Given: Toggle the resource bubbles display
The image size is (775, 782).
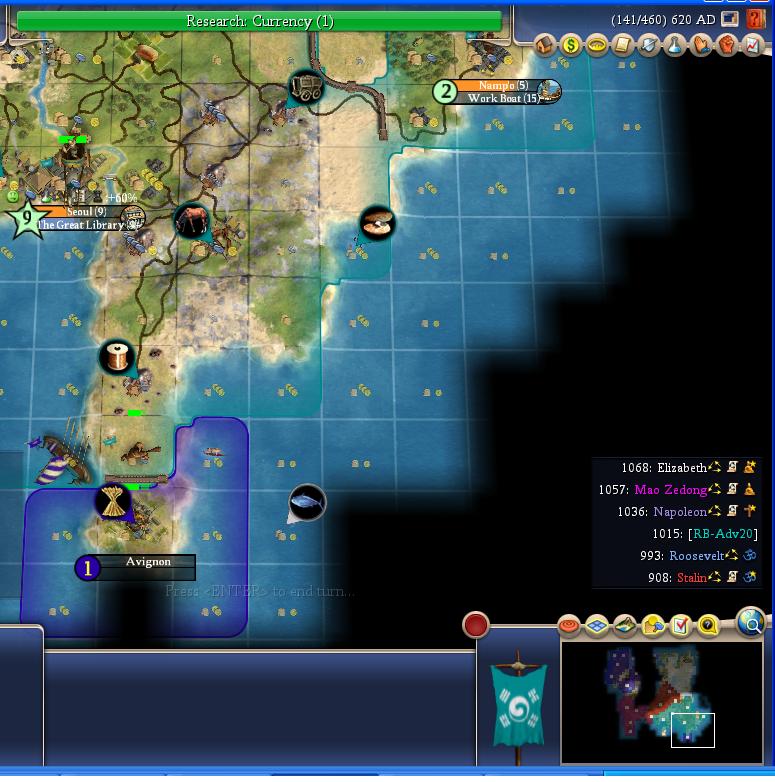Looking at the screenshot, I should [653, 626].
